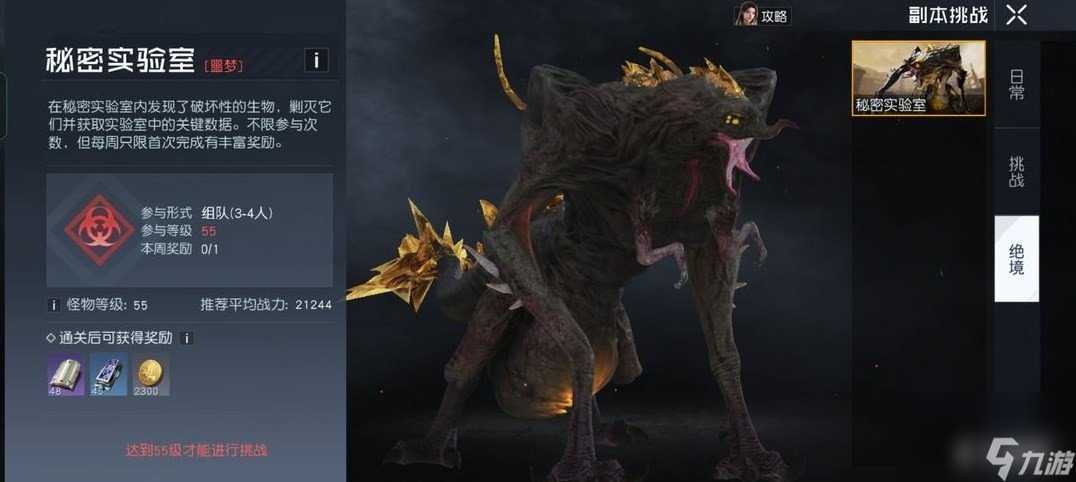Show monster level info icon

[54, 305]
